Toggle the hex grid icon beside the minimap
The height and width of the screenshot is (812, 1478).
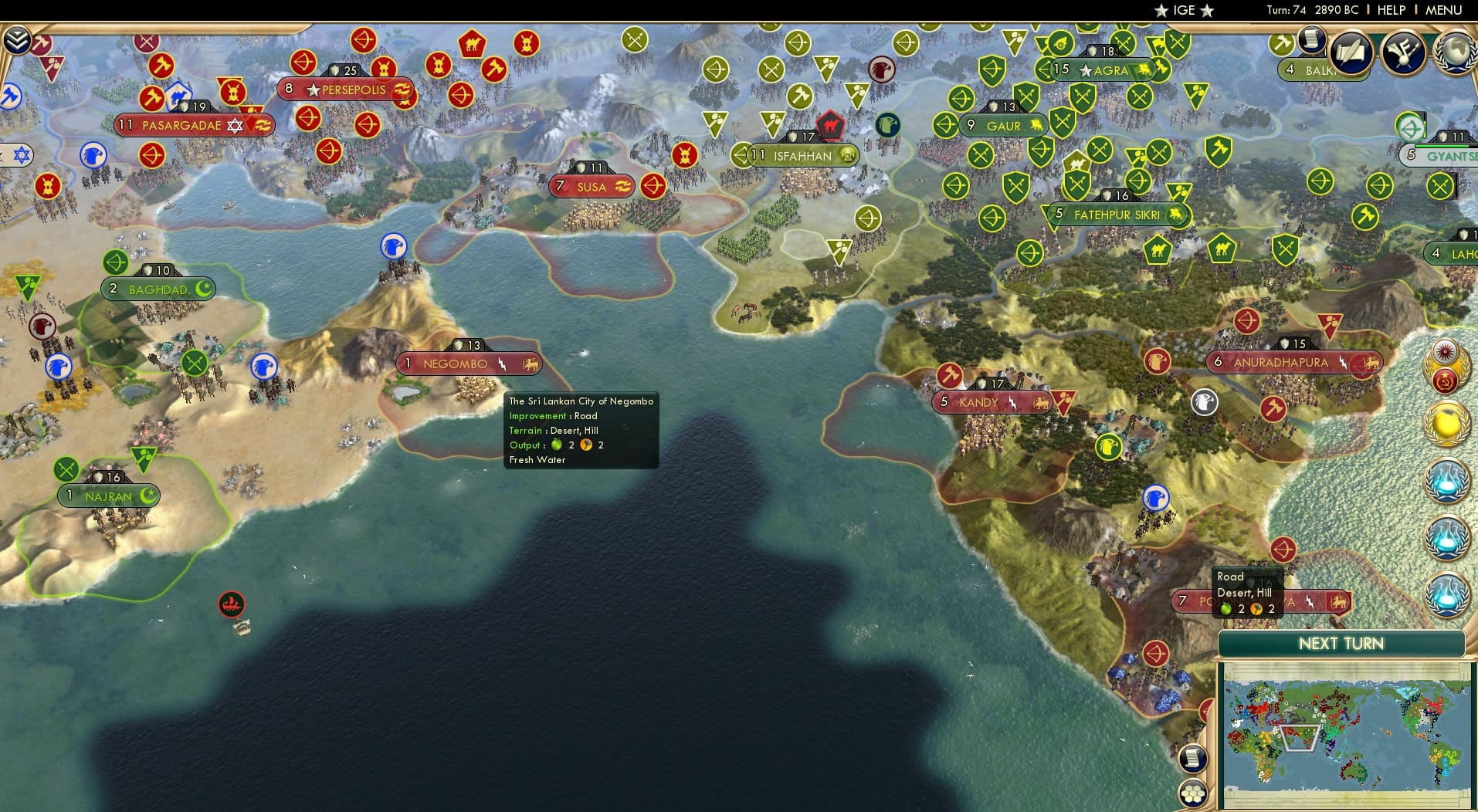tap(1192, 793)
